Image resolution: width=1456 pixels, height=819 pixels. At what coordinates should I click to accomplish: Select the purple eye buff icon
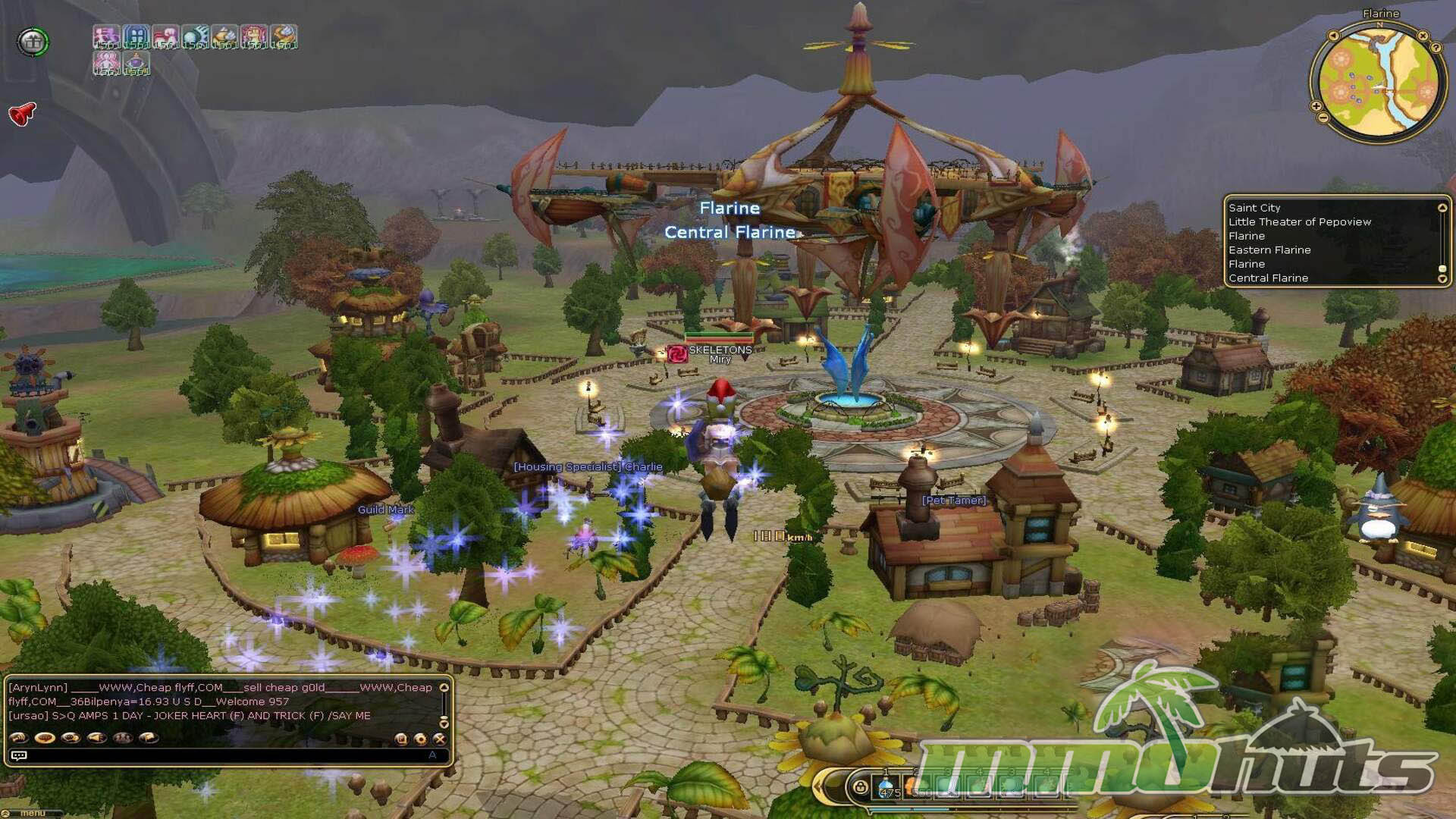136,62
